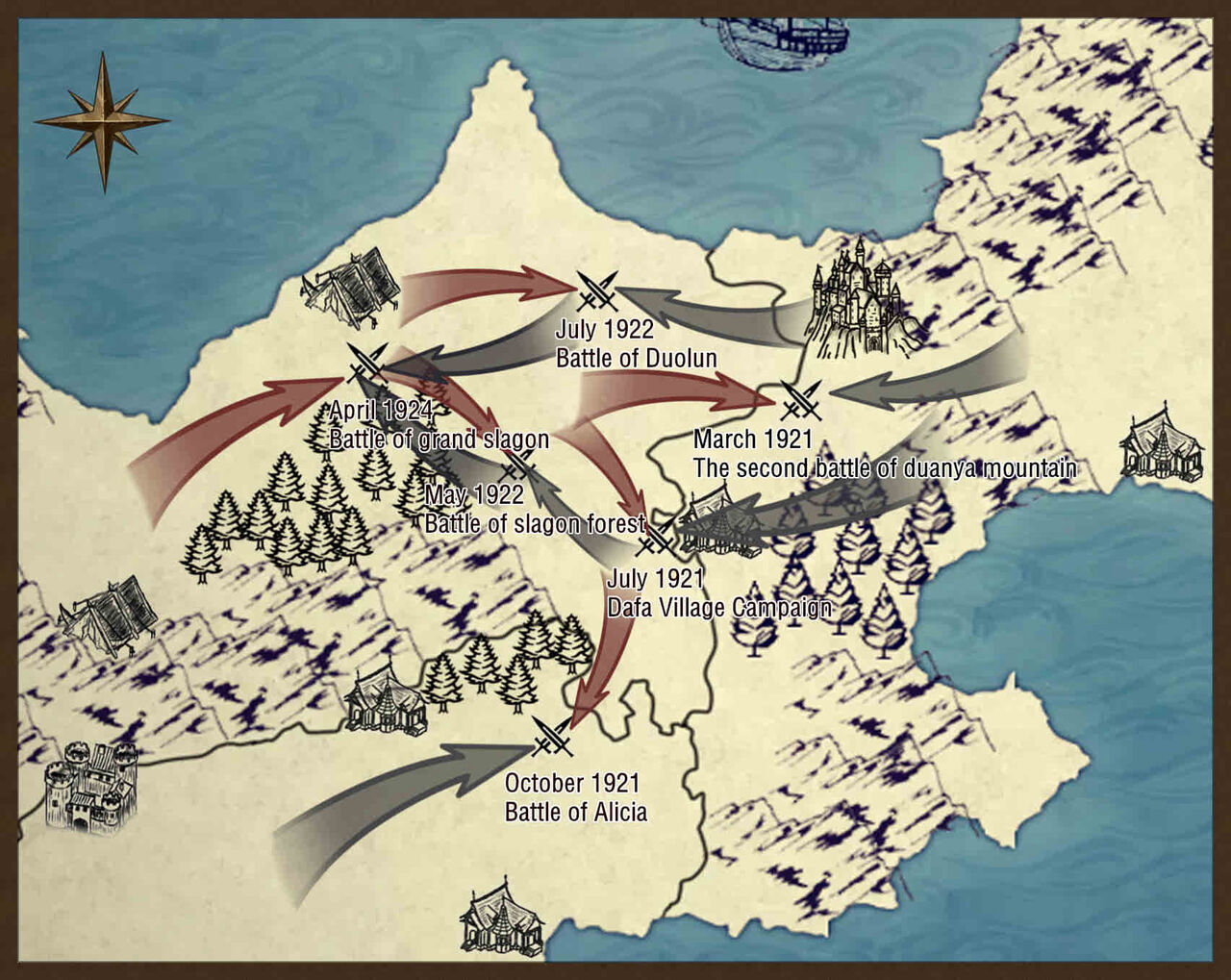Select the Dafa Village Campaign swords marker
Viewport: 1231px width, 980px height.
pyautogui.click(x=656, y=540)
